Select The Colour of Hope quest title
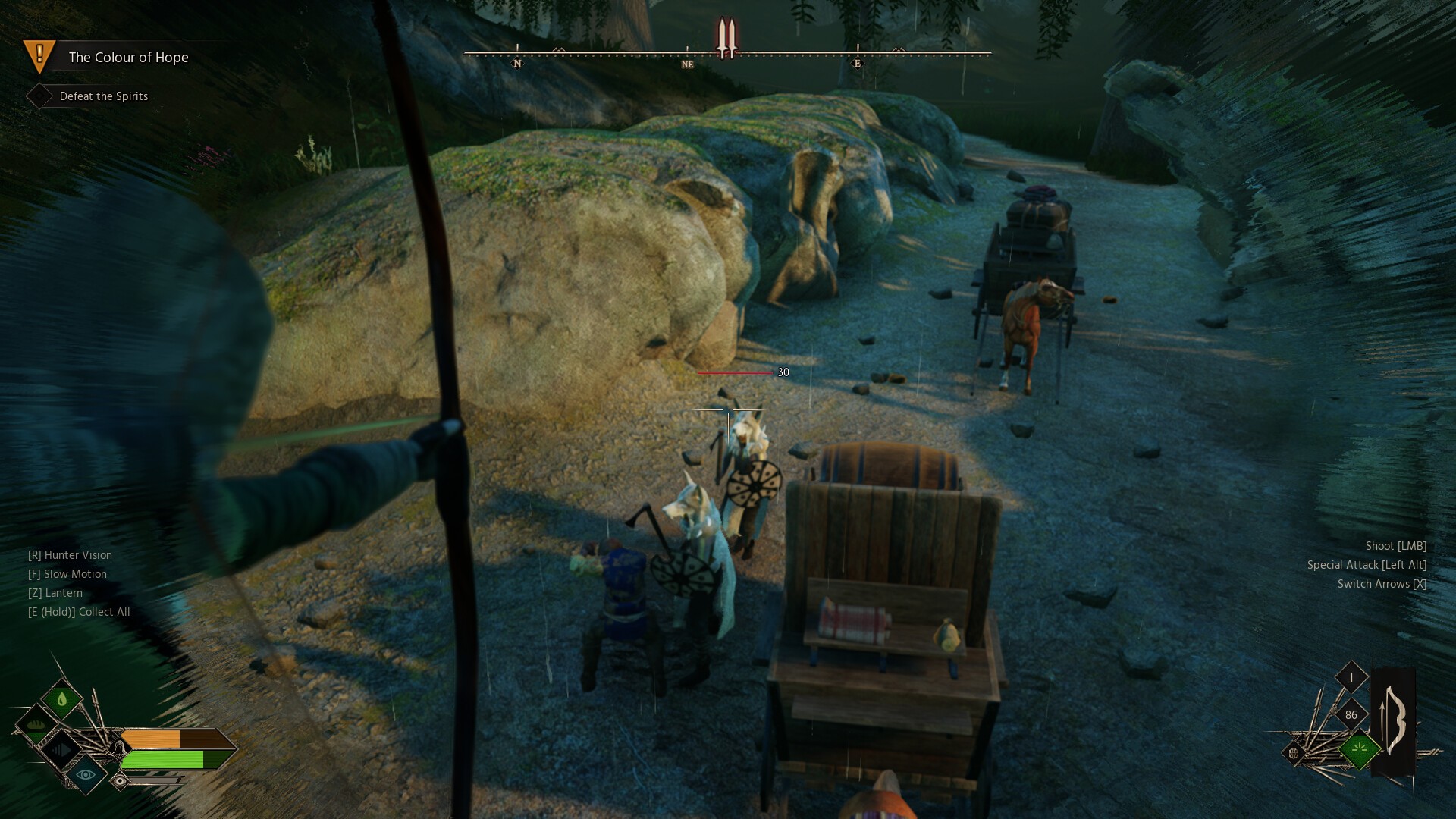1456x819 pixels. tap(128, 58)
